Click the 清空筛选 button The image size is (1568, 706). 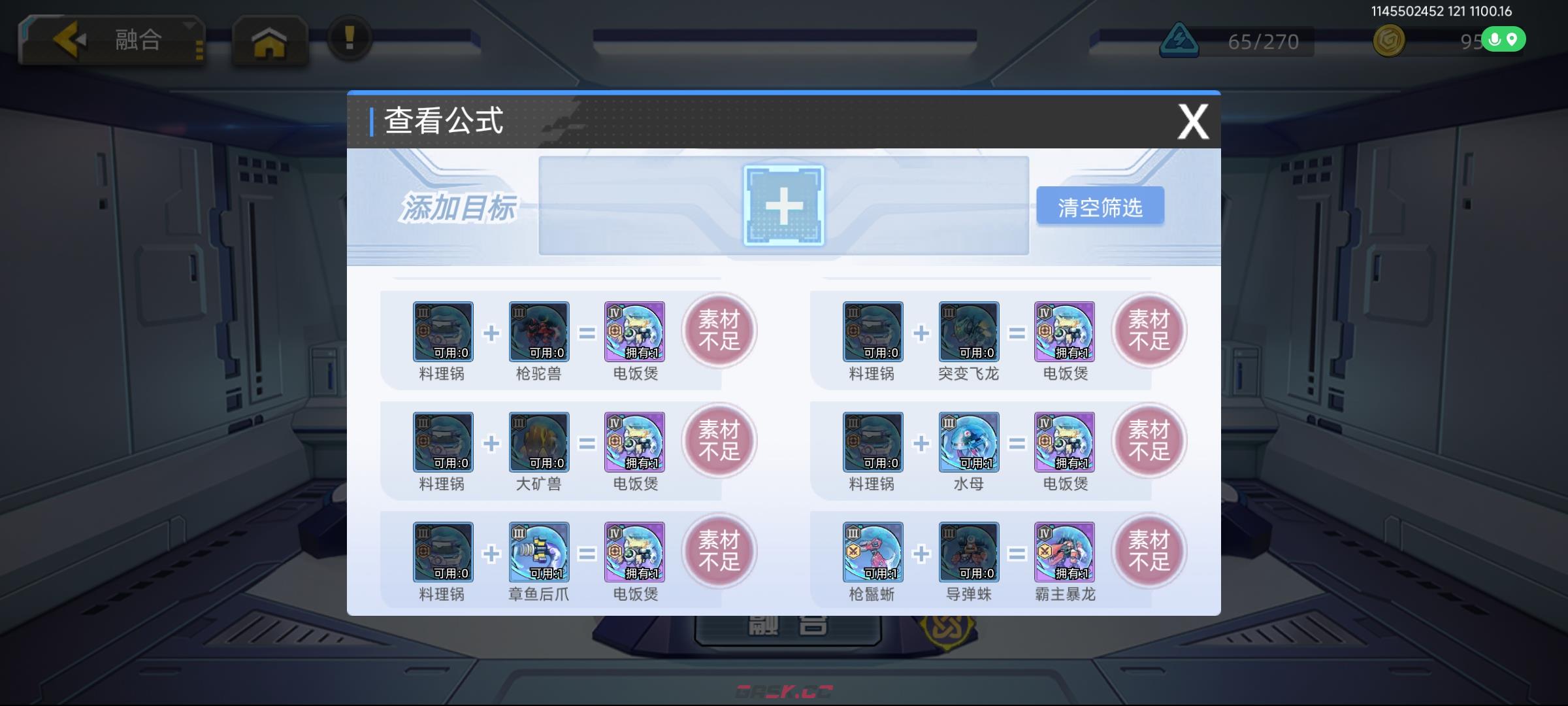1100,205
